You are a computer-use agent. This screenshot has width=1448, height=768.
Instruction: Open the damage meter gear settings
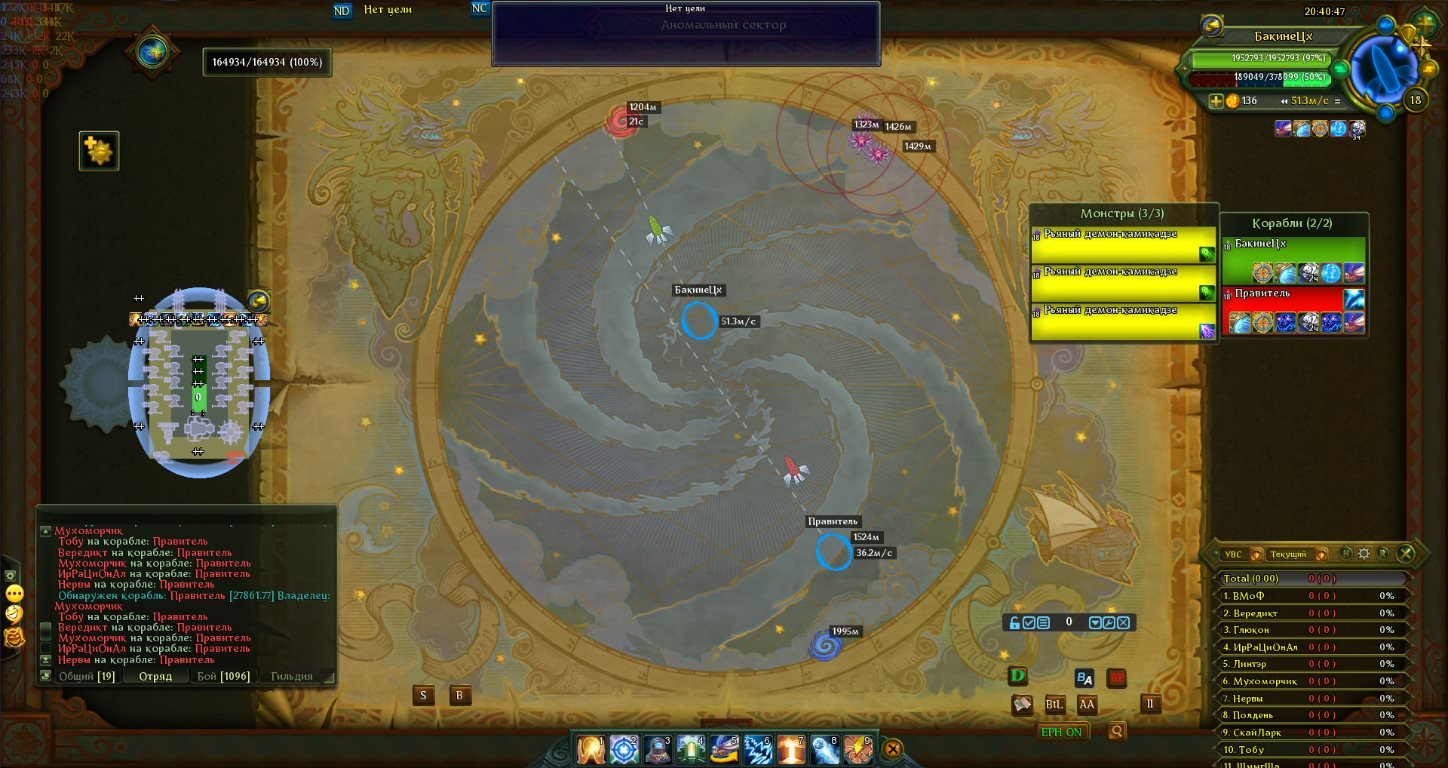pos(1363,553)
